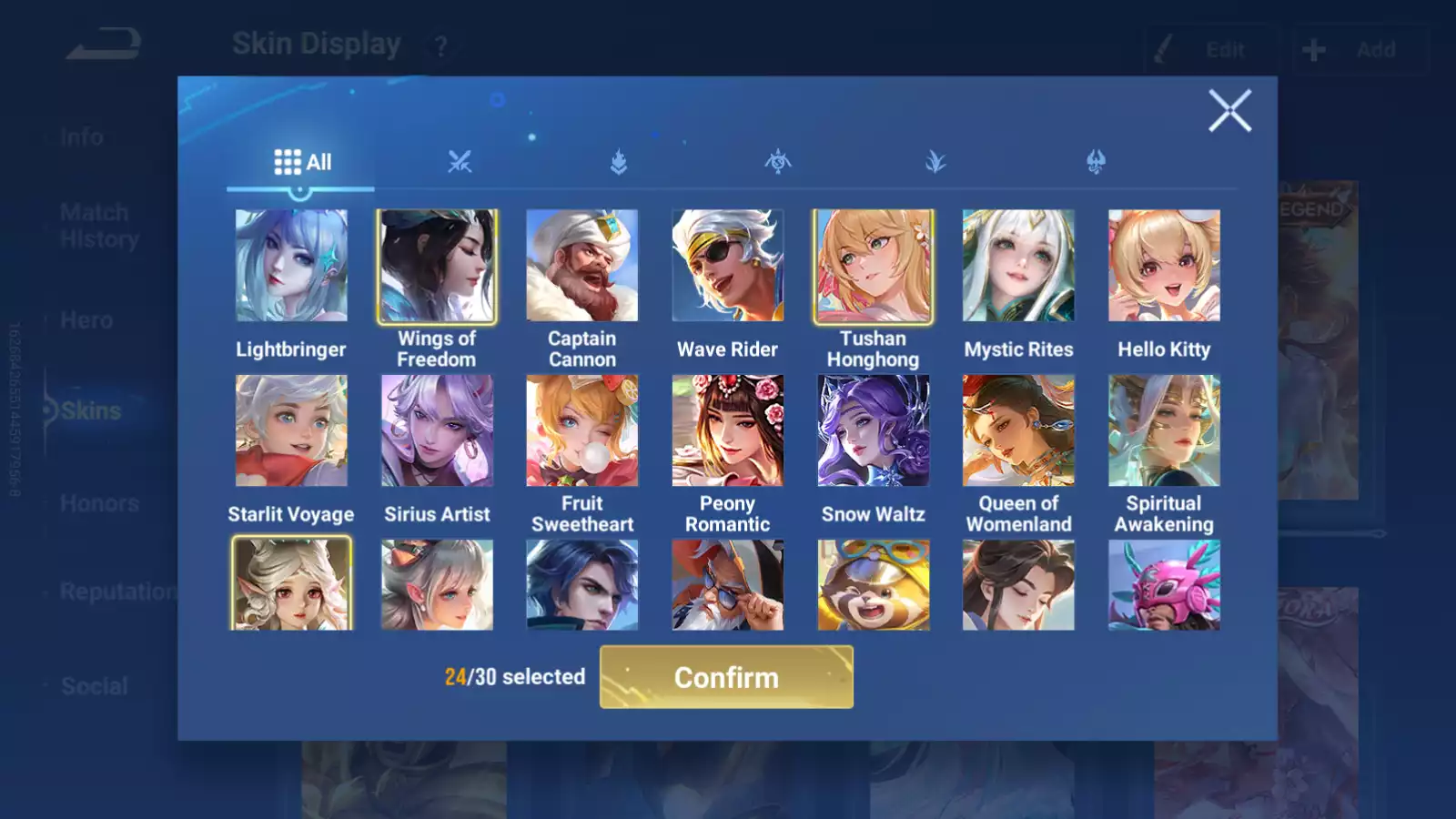The image size is (1456, 819).
Task: Deselect the highlighted elf skin in bottom row
Action: pos(291,583)
